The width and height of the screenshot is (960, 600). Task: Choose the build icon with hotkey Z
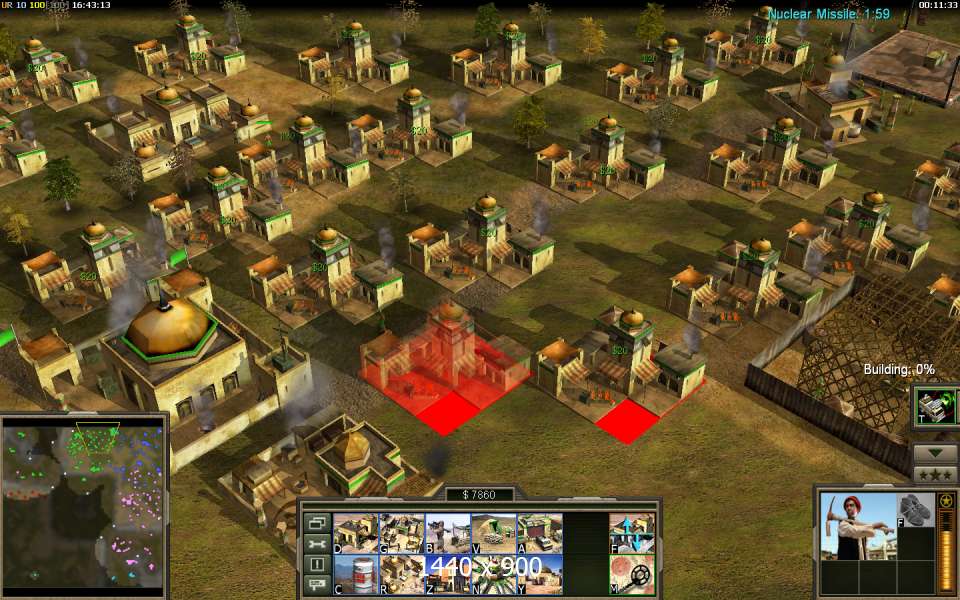[447, 574]
